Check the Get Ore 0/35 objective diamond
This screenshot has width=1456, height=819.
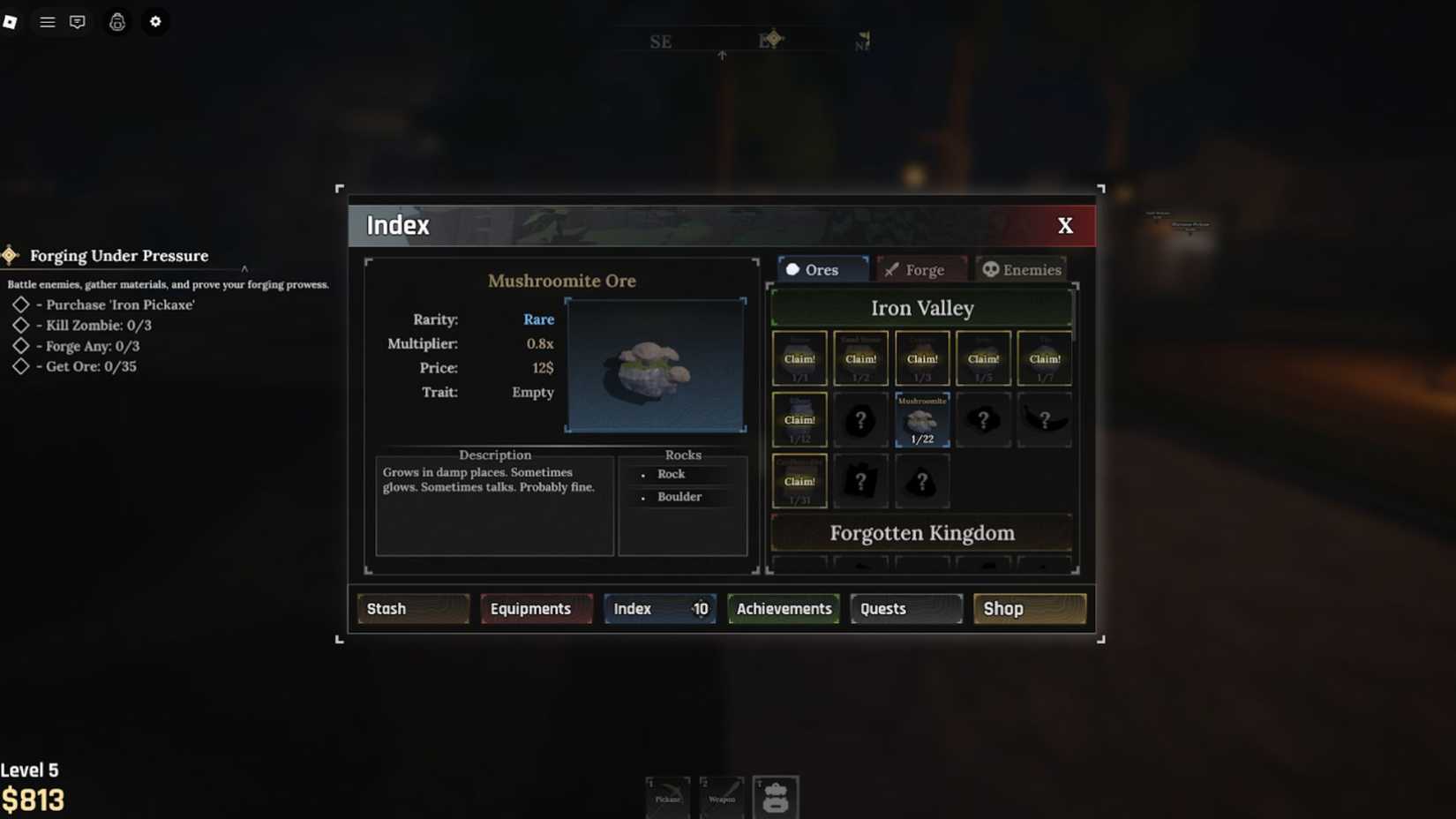21,366
